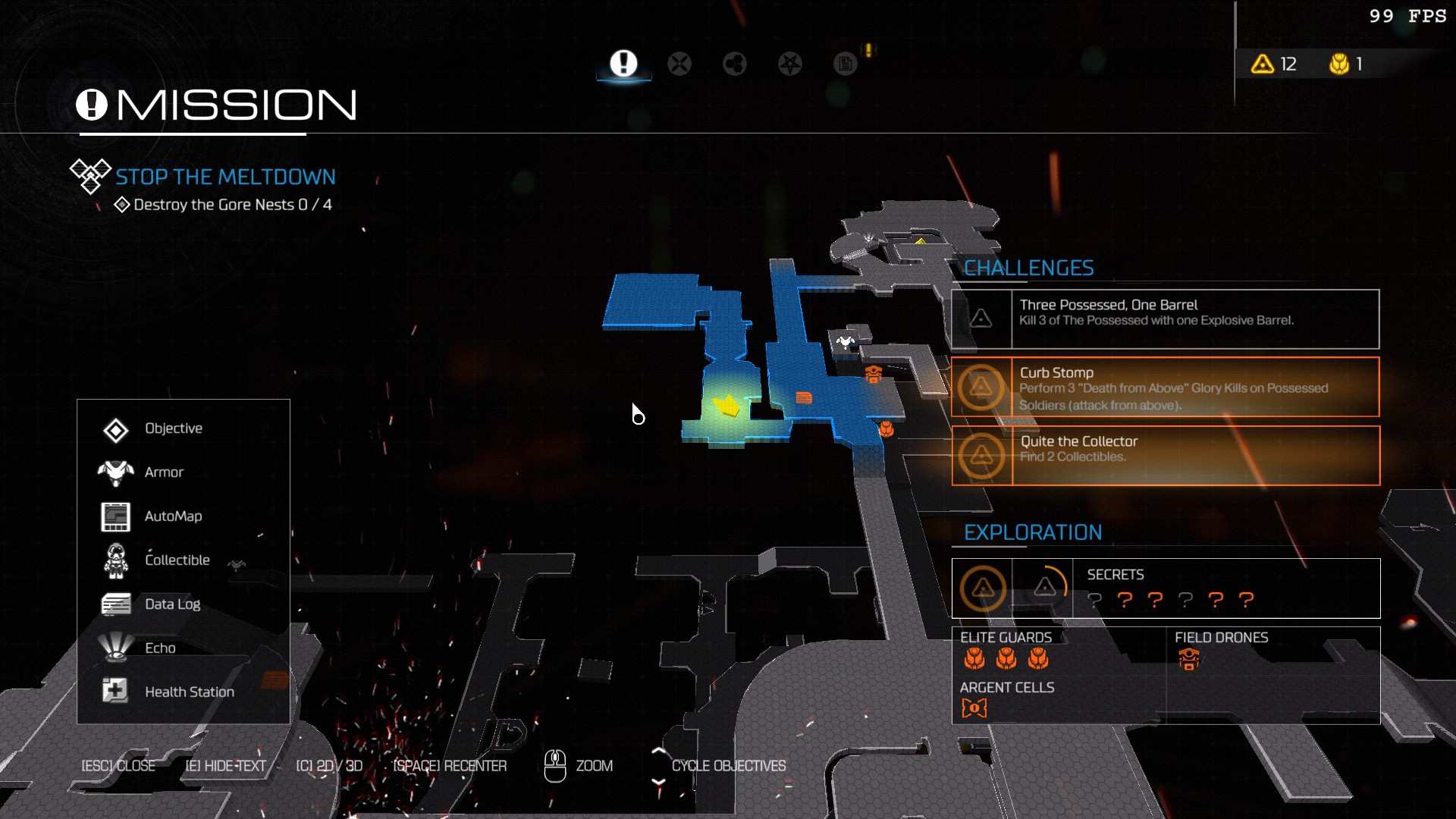Select the AutoMap legend entry
The image size is (1456, 819).
pos(173,517)
